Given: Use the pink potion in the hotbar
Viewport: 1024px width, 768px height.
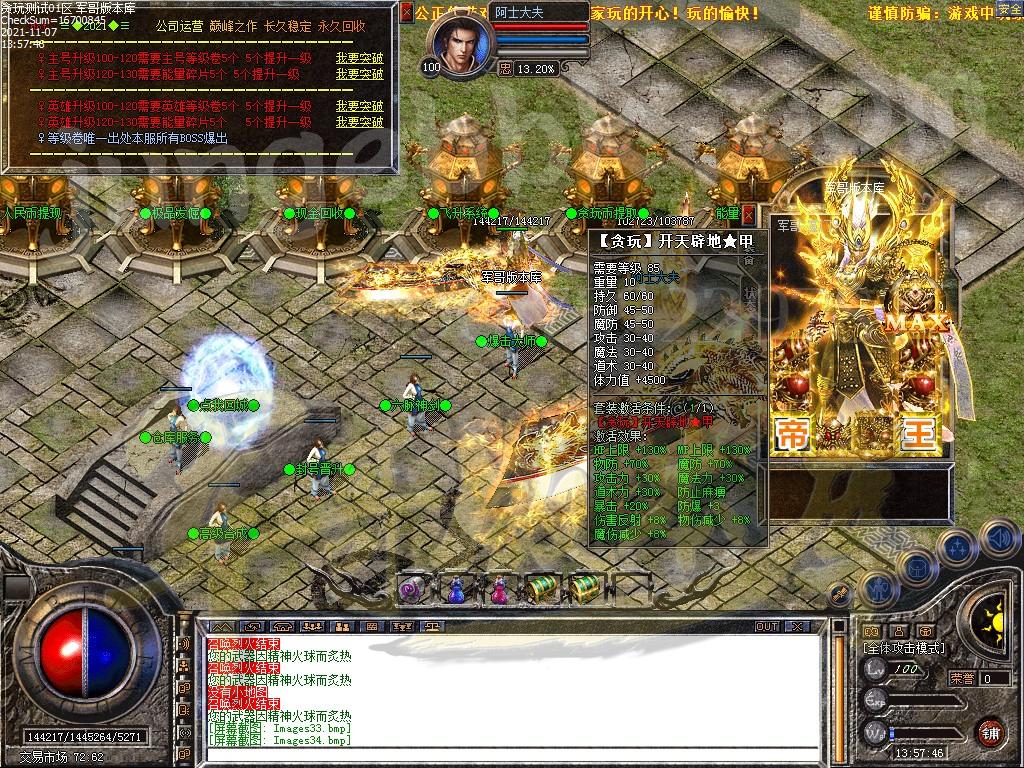Looking at the screenshot, I should tap(497, 589).
